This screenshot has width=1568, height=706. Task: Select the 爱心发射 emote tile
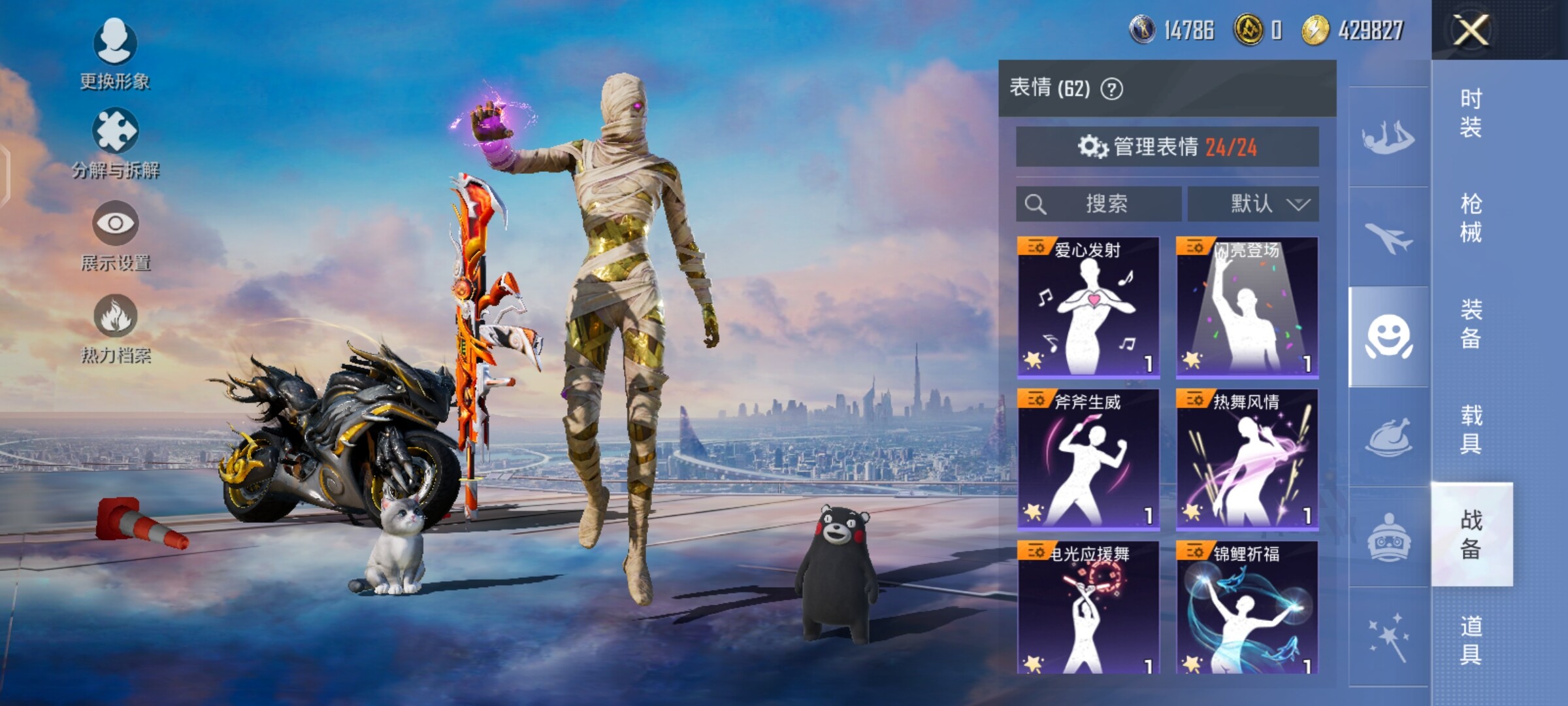(x=1088, y=307)
